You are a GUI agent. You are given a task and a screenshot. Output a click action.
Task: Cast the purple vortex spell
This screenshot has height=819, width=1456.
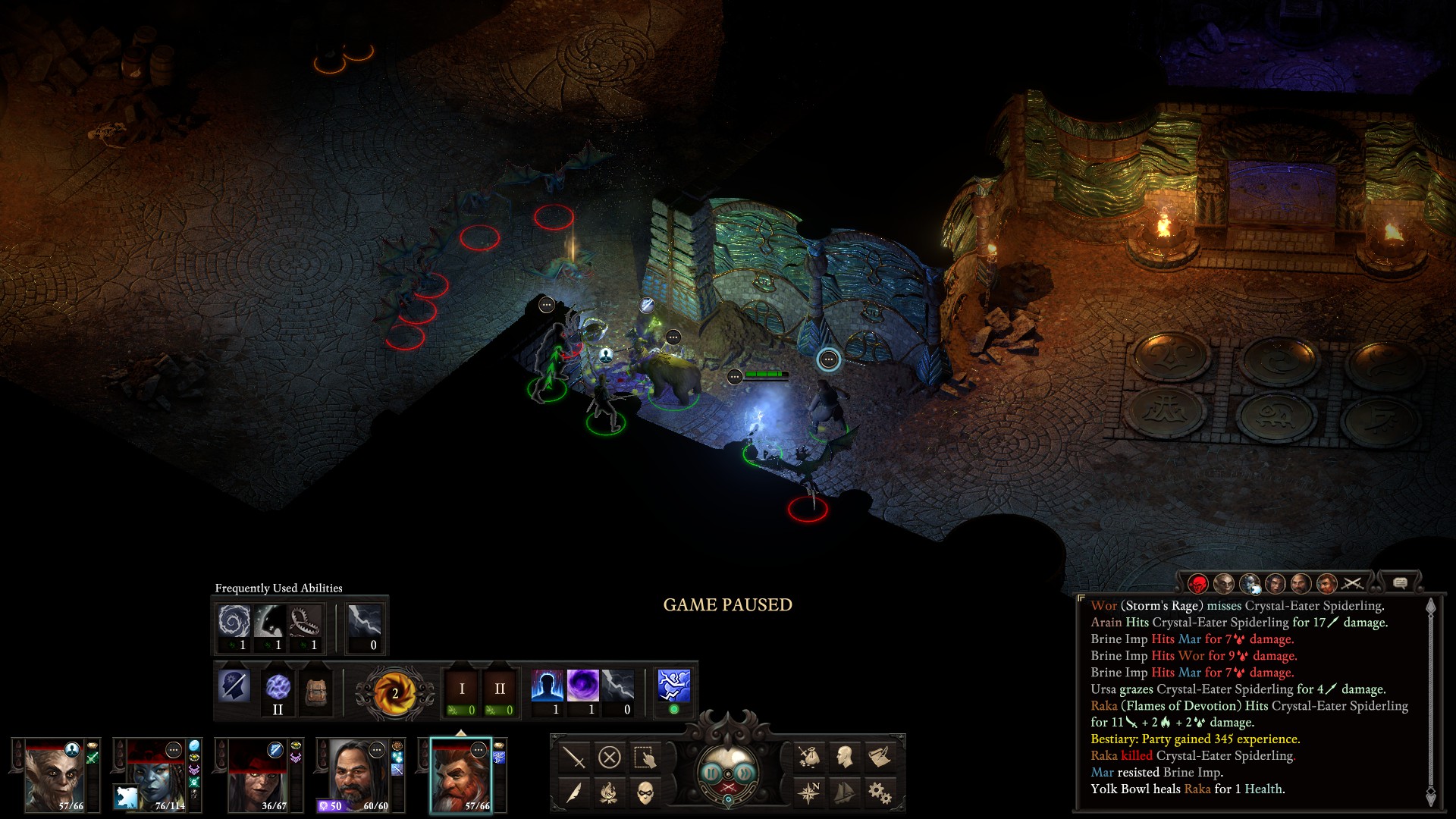tap(582, 686)
